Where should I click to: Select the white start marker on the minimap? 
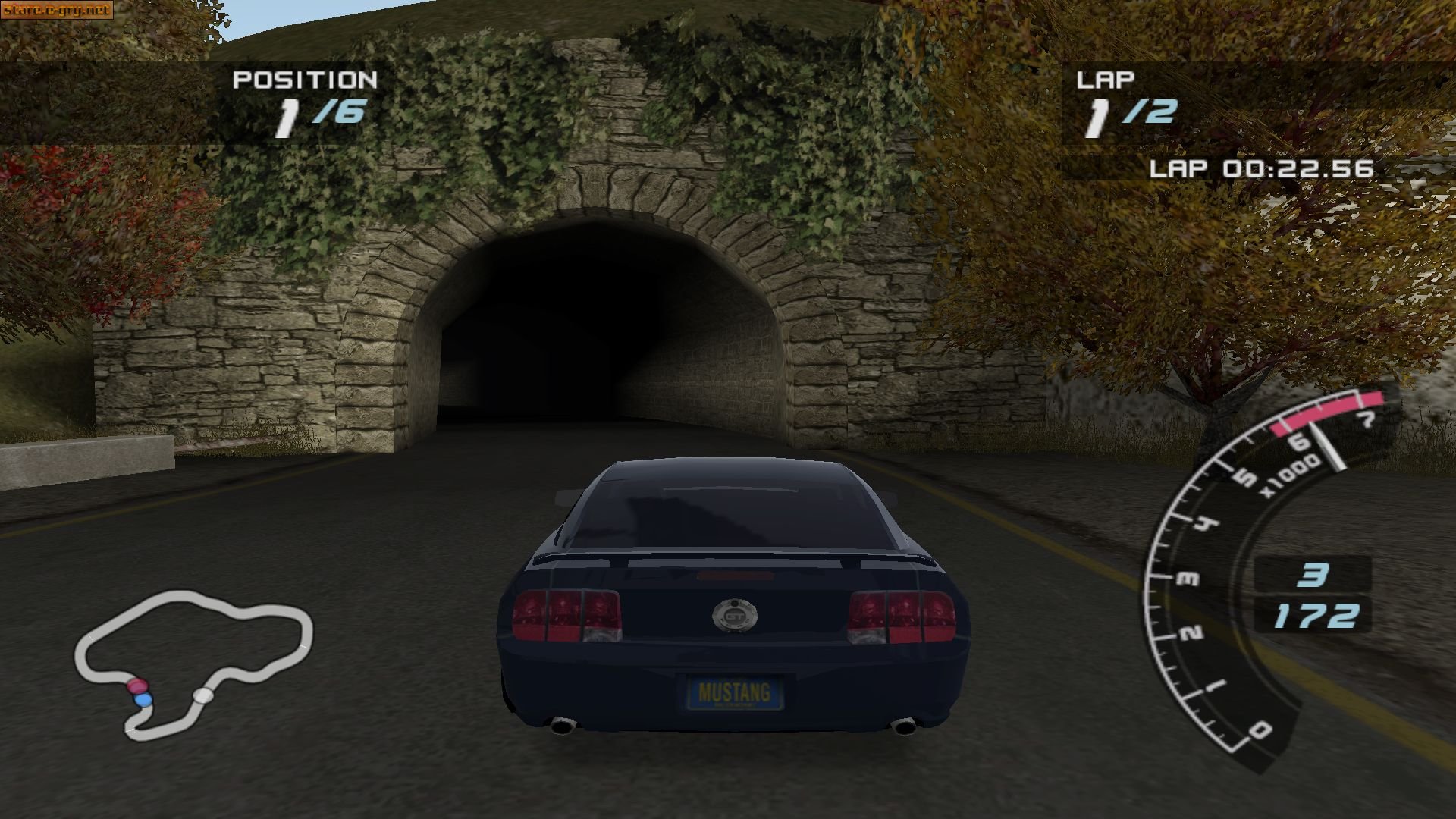(x=202, y=694)
